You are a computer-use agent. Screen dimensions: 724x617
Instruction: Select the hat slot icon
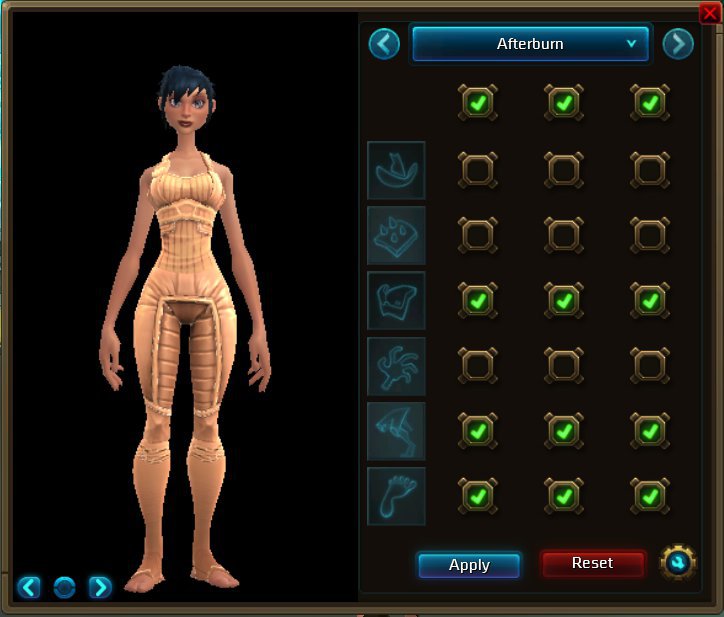point(396,170)
